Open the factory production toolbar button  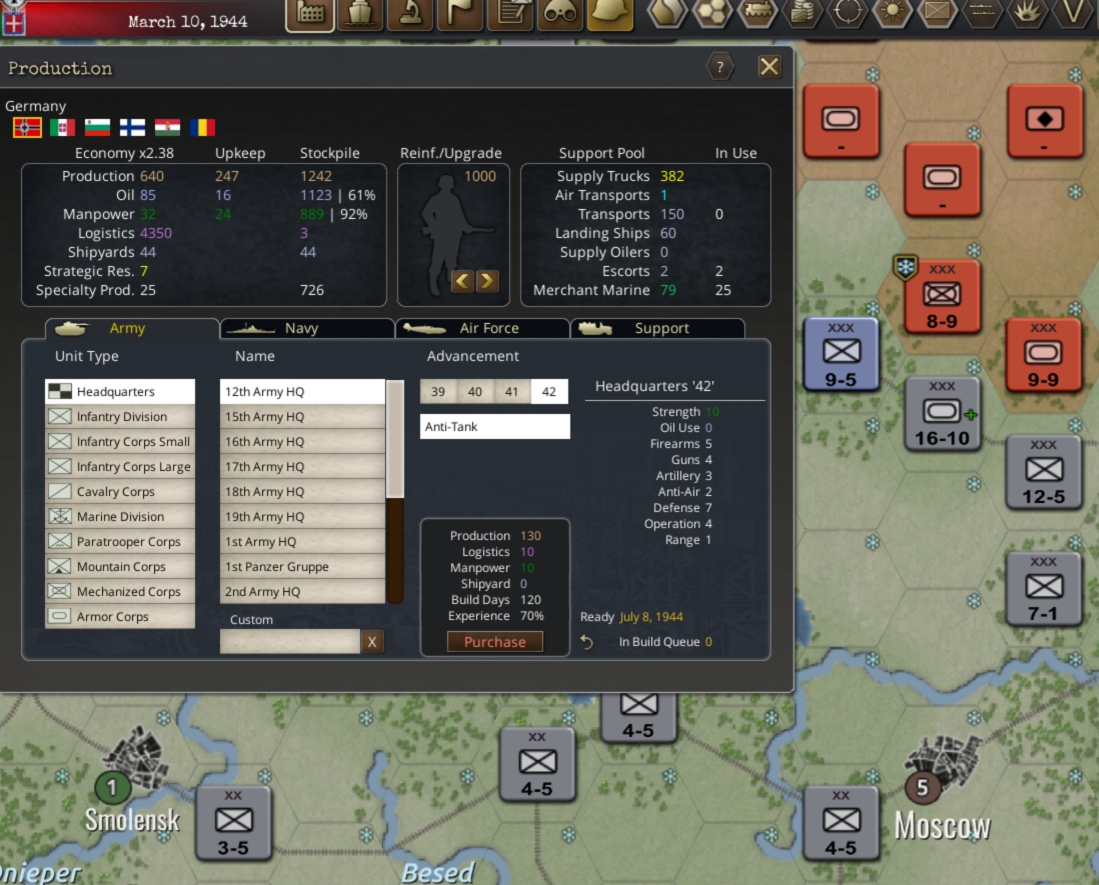(310, 15)
